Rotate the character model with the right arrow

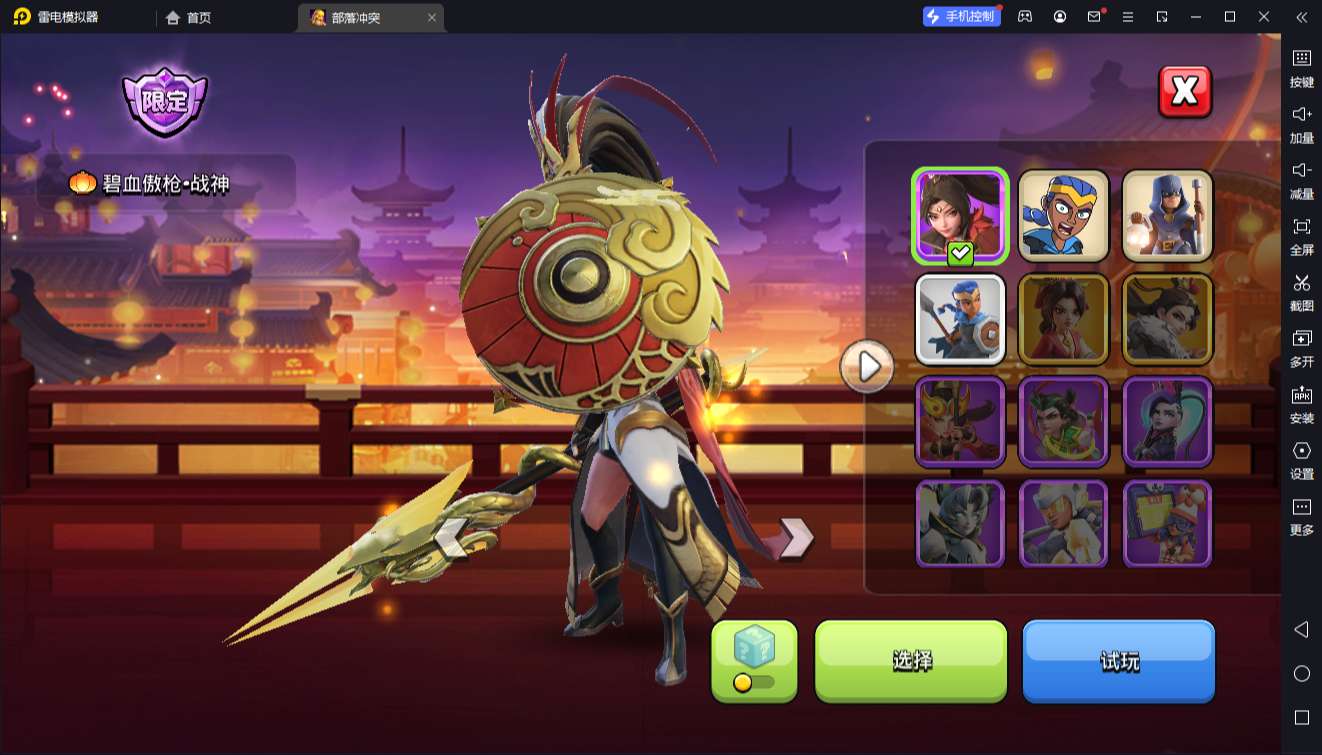[796, 538]
